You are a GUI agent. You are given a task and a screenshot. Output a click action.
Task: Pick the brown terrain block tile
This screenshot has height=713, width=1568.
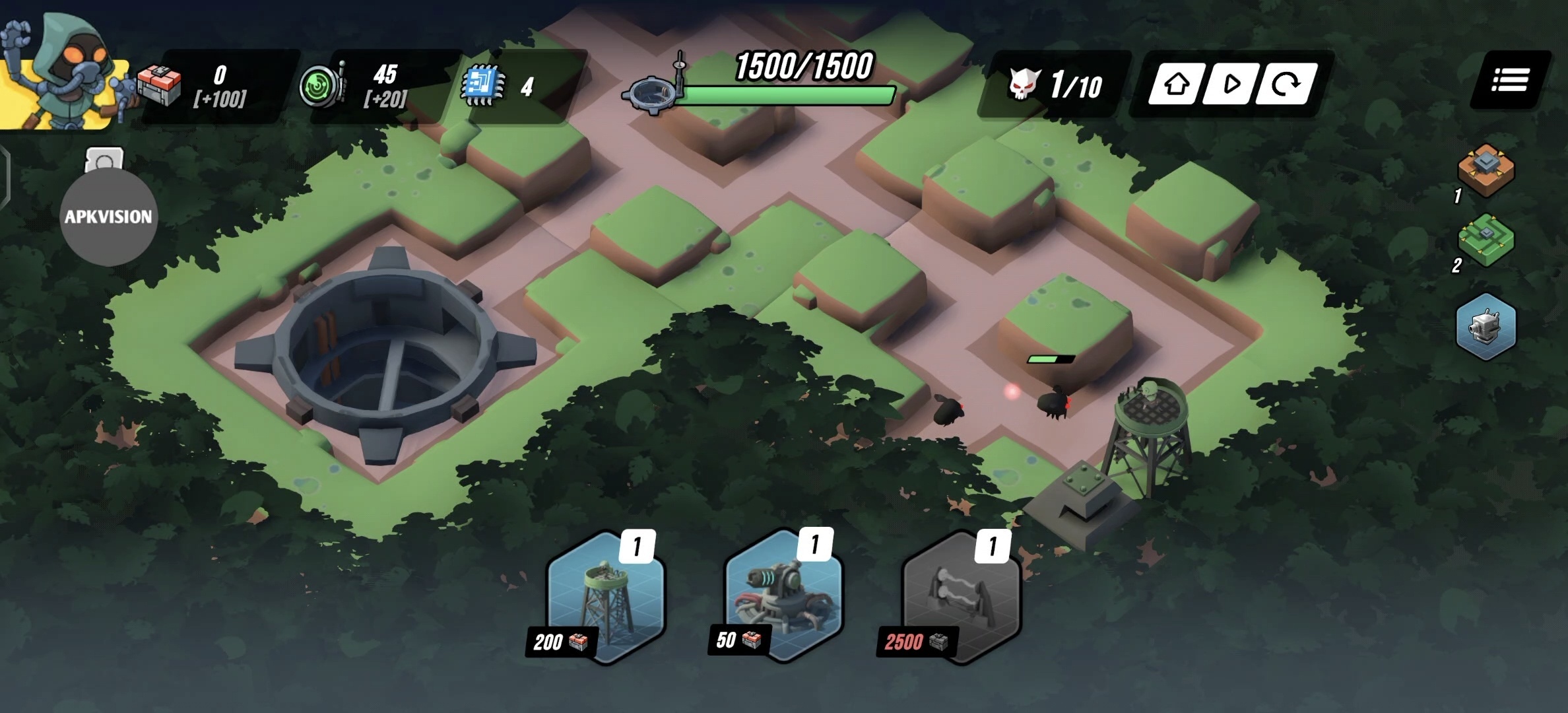1486,170
